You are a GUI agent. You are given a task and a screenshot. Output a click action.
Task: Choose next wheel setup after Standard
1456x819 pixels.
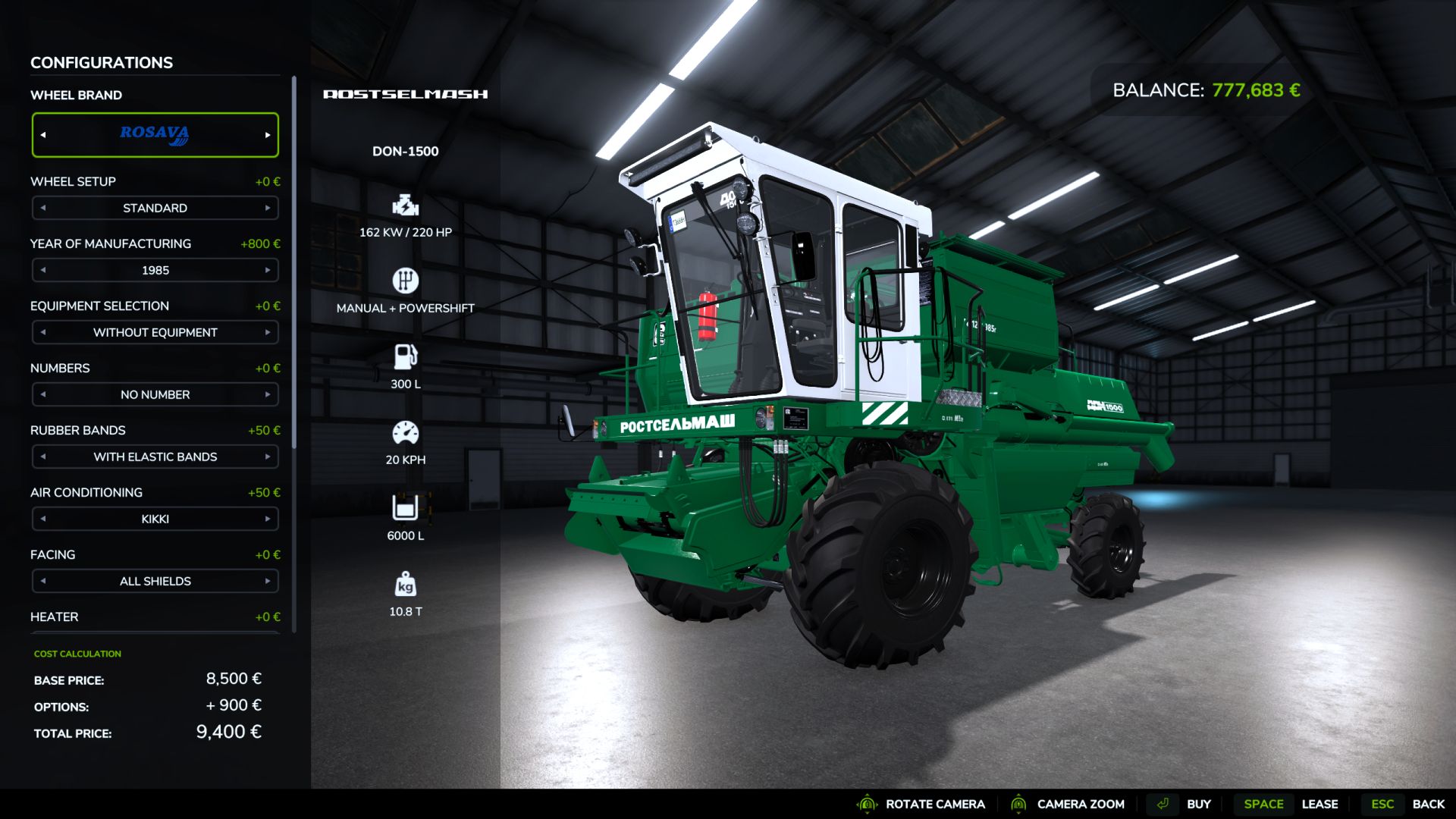point(268,208)
